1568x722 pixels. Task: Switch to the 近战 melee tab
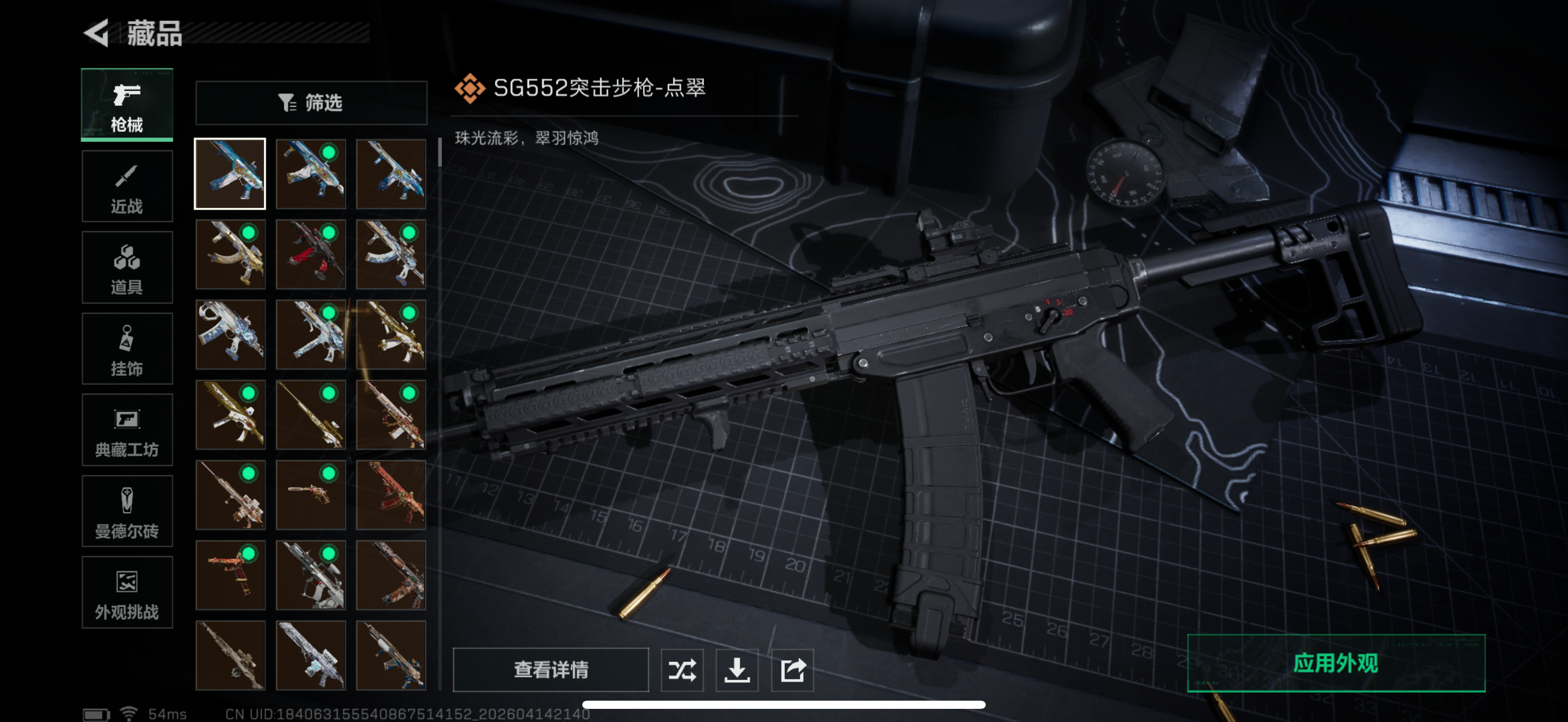[127, 187]
